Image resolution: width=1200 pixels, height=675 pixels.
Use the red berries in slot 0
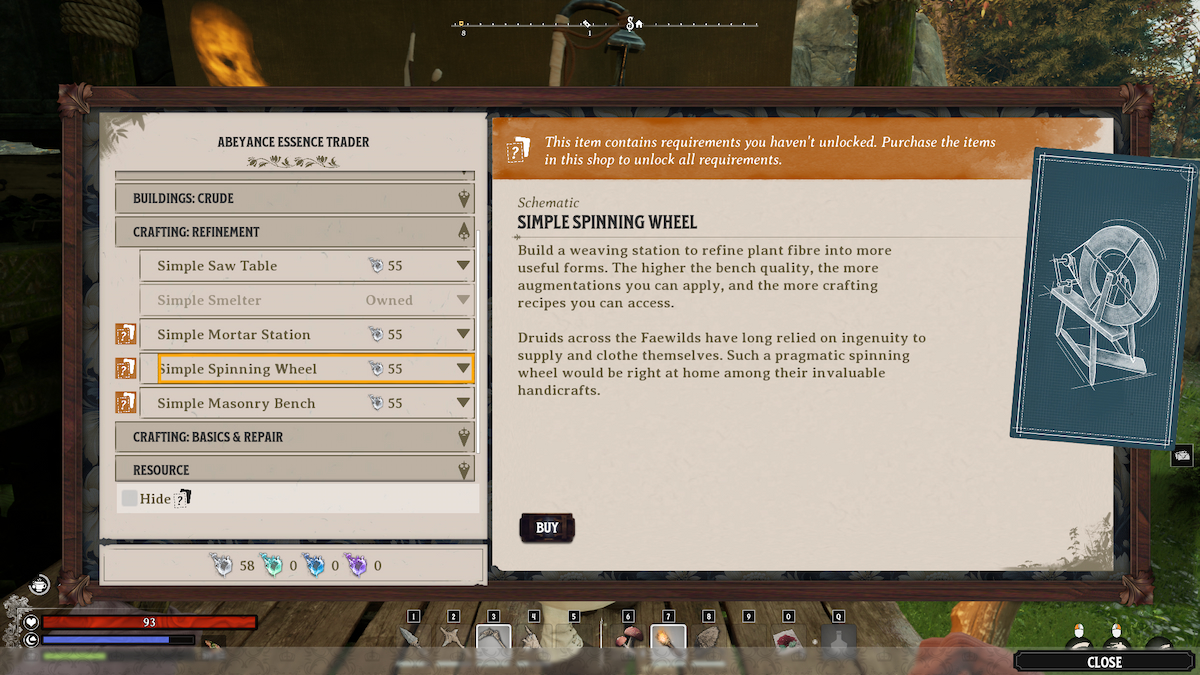coord(788,641)
